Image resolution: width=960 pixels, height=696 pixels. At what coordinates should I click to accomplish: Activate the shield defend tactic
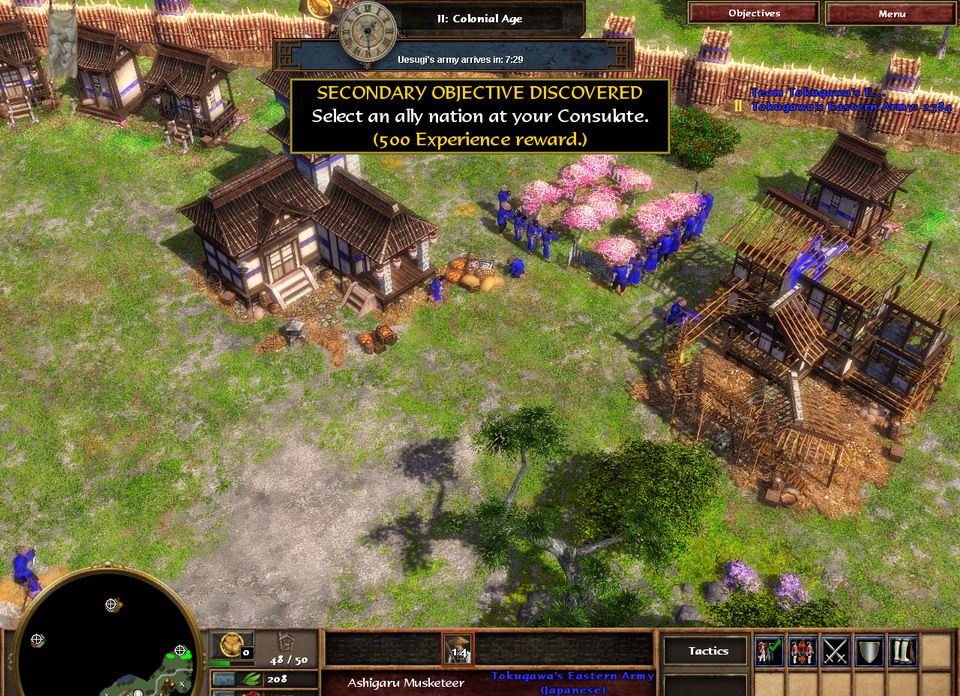869,651
